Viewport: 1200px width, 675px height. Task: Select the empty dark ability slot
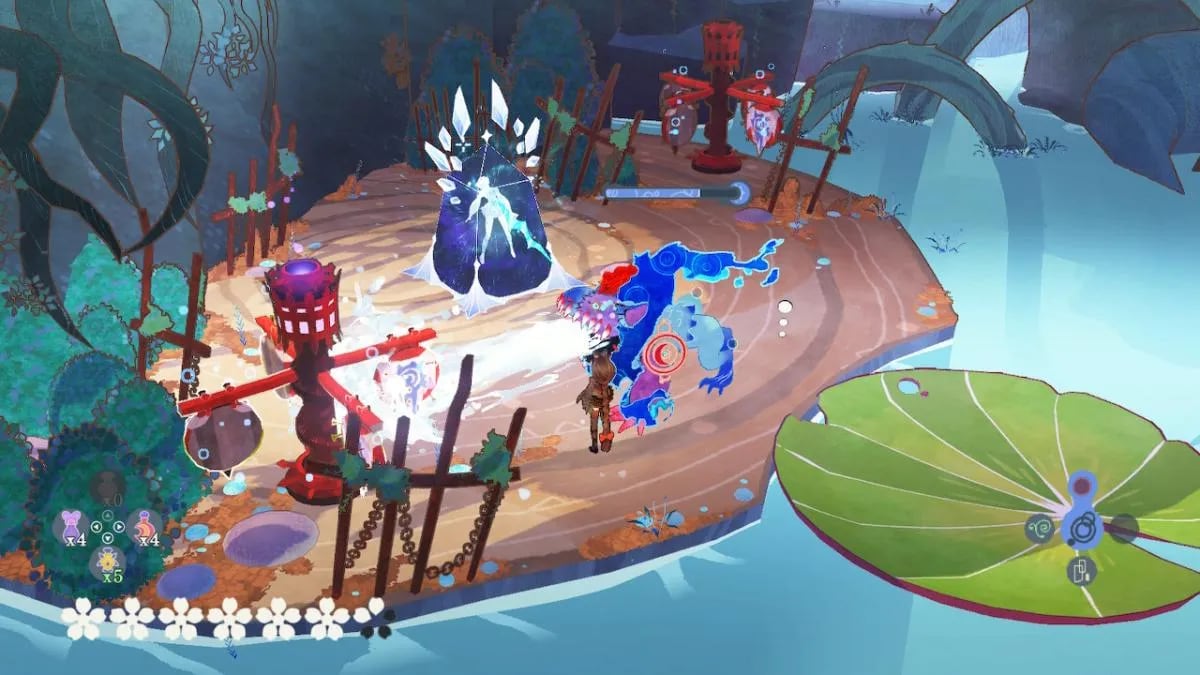coord(1124,527)
